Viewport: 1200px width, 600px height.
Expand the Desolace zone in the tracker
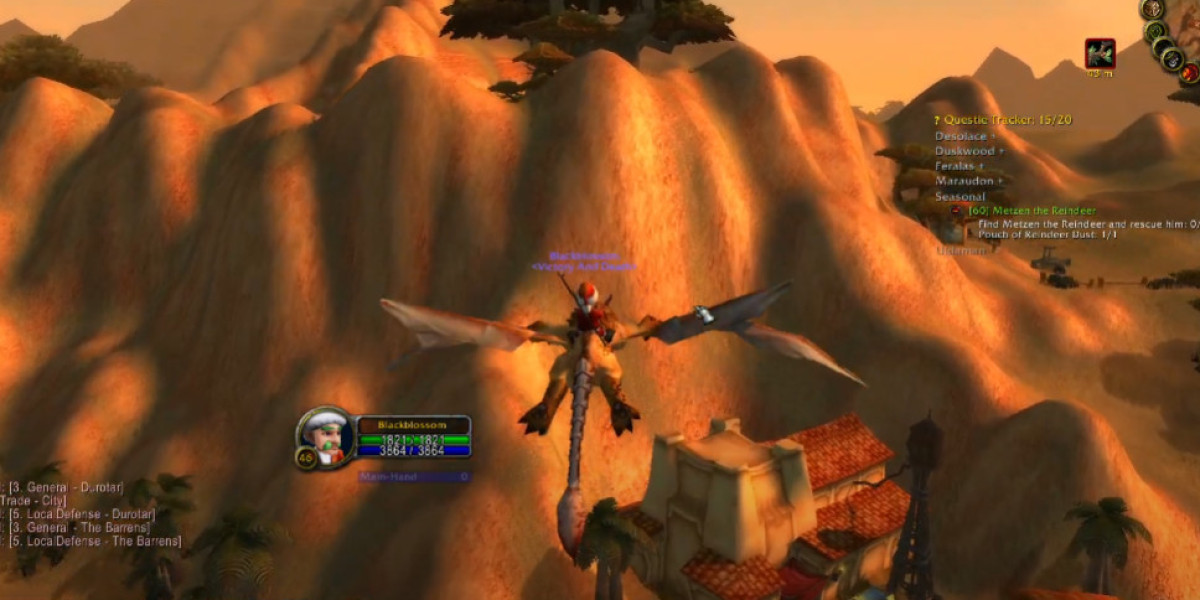point(965,136)
